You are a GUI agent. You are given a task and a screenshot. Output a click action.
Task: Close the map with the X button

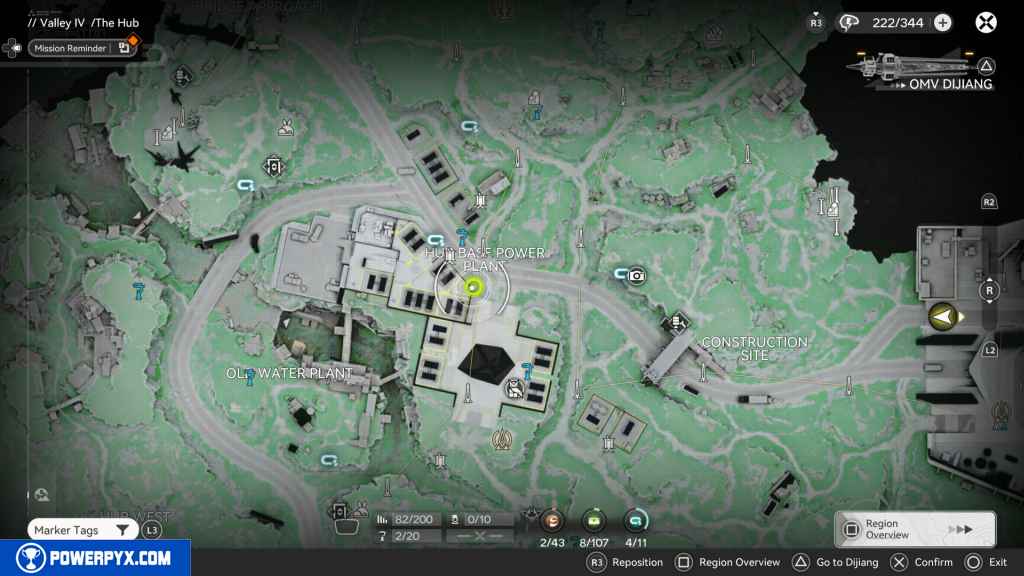click(986, 22)
